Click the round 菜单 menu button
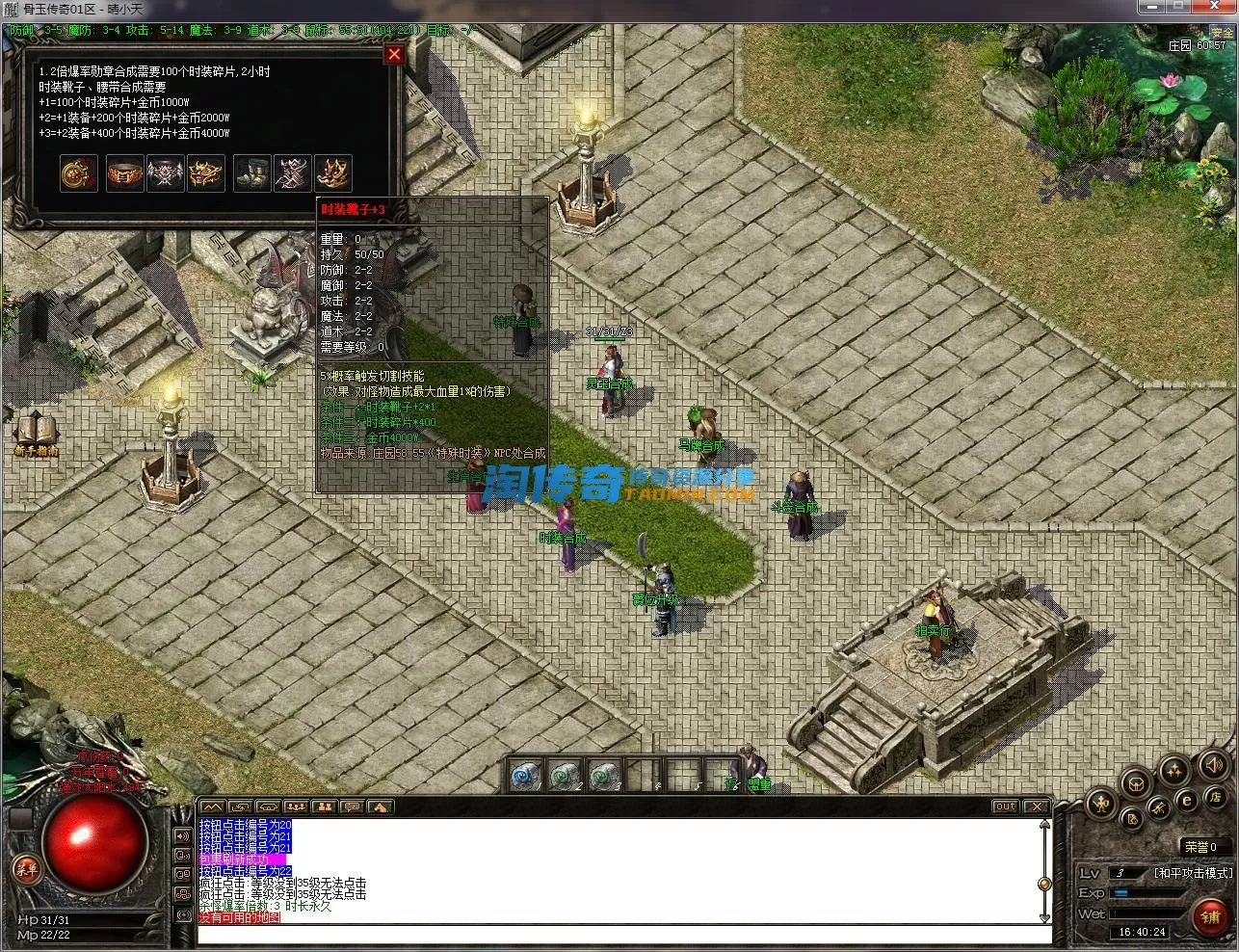The image size is (1239, 952). (x=26, y=869)
